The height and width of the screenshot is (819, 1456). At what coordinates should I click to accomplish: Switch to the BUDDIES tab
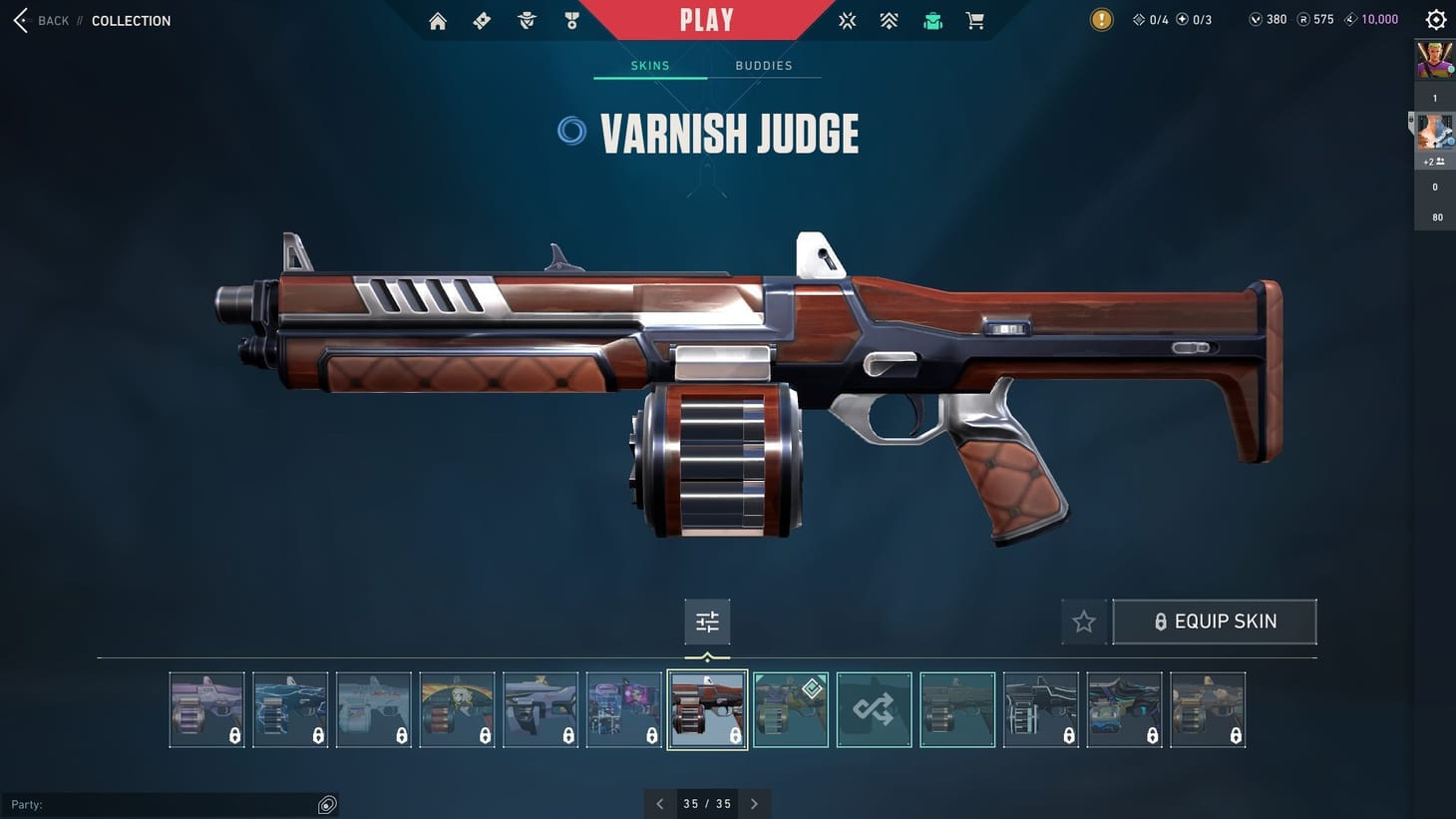(764, 65)
